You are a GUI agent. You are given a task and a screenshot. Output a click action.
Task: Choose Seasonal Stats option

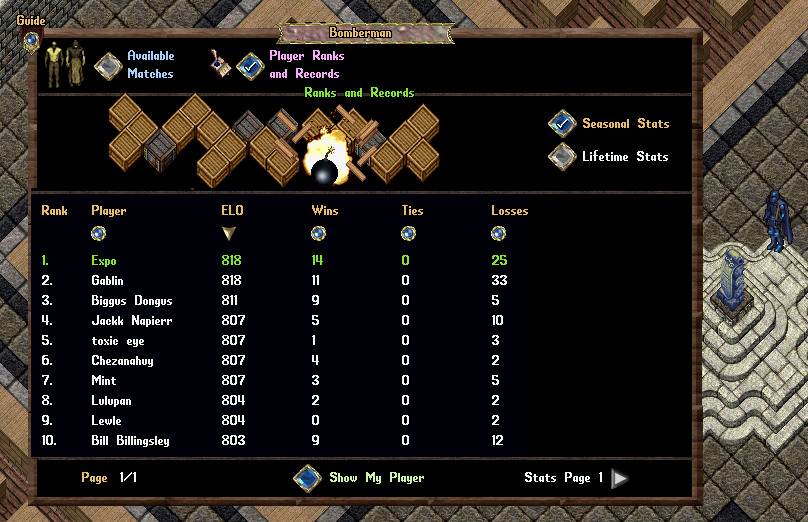click(562, 123)
